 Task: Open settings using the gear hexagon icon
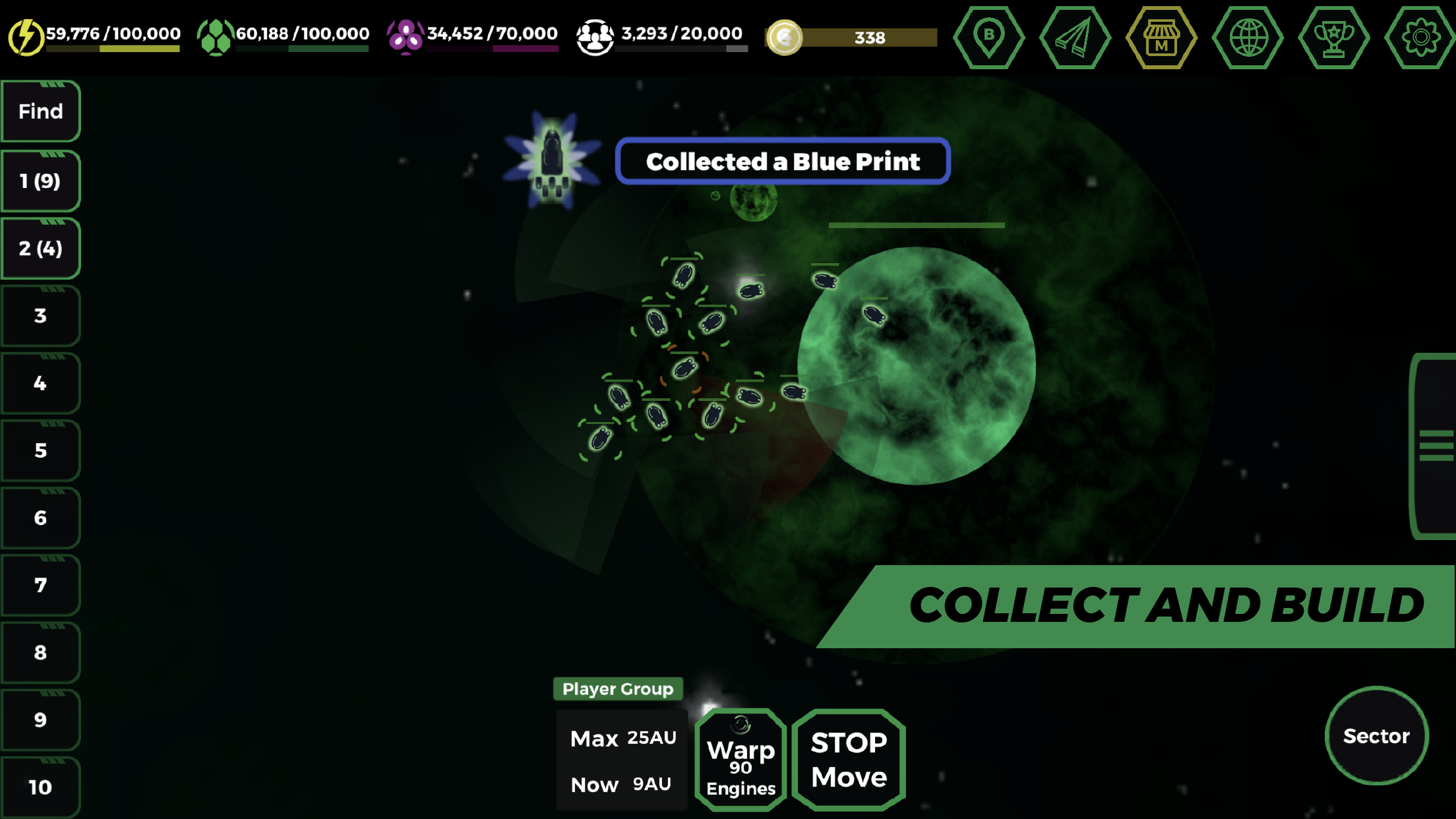(1421, 38)
